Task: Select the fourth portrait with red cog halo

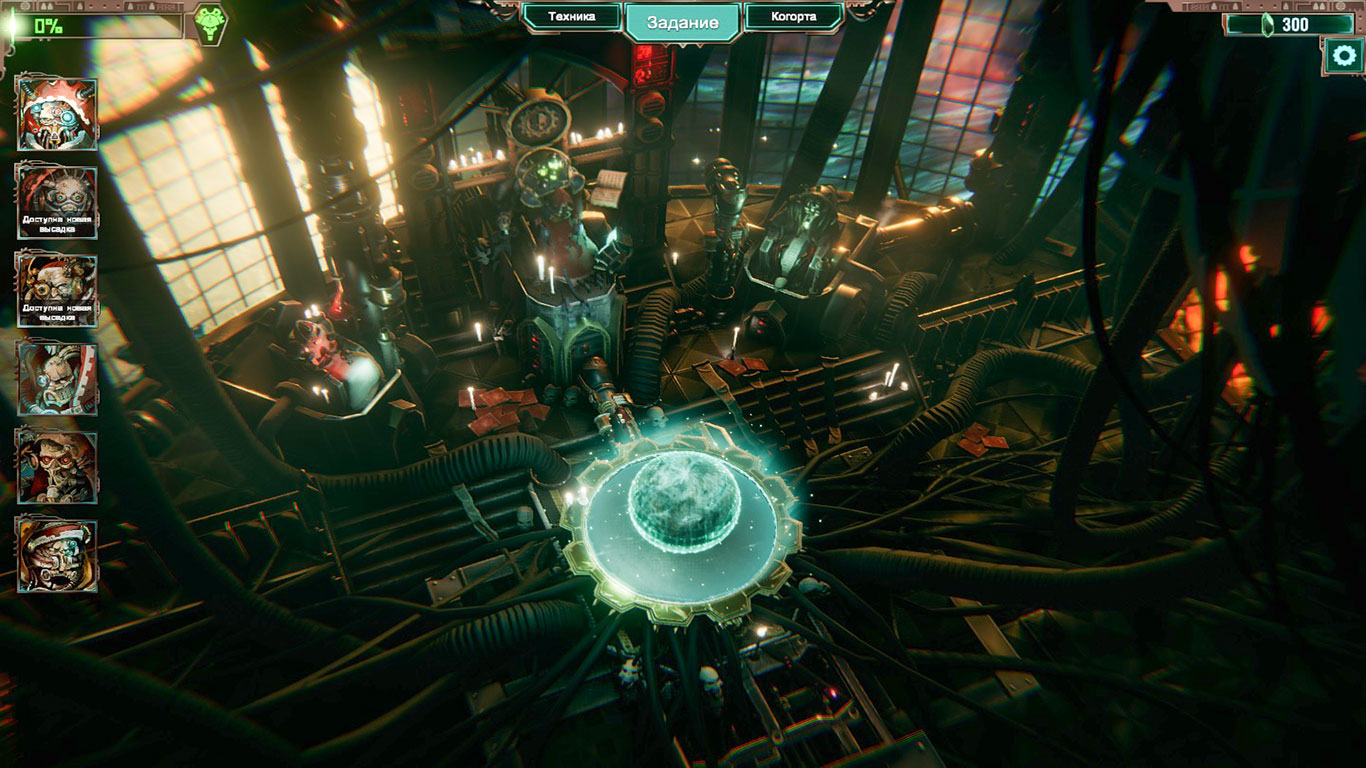Action: pyautogui.click(x=57, y=379)
